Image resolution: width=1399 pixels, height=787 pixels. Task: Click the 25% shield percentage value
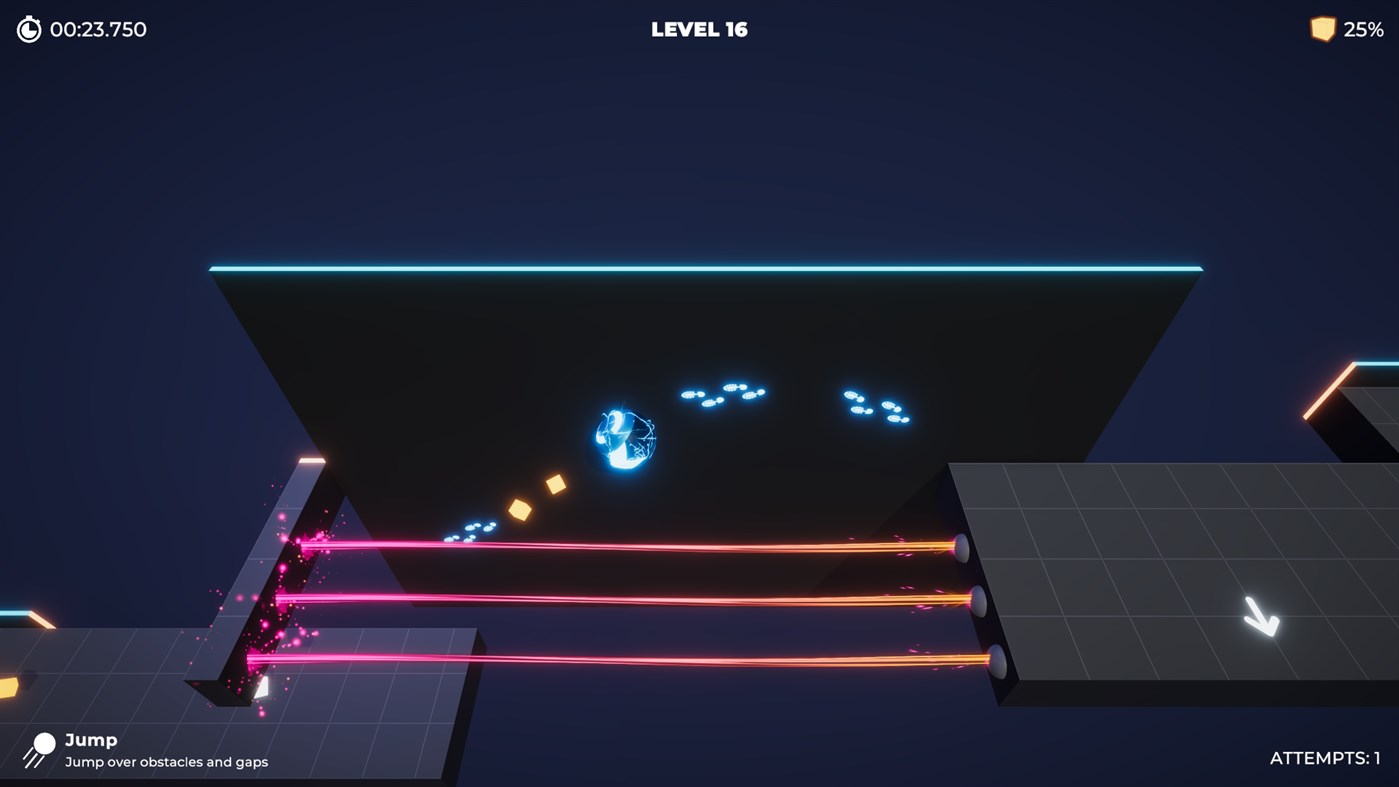1362,29
